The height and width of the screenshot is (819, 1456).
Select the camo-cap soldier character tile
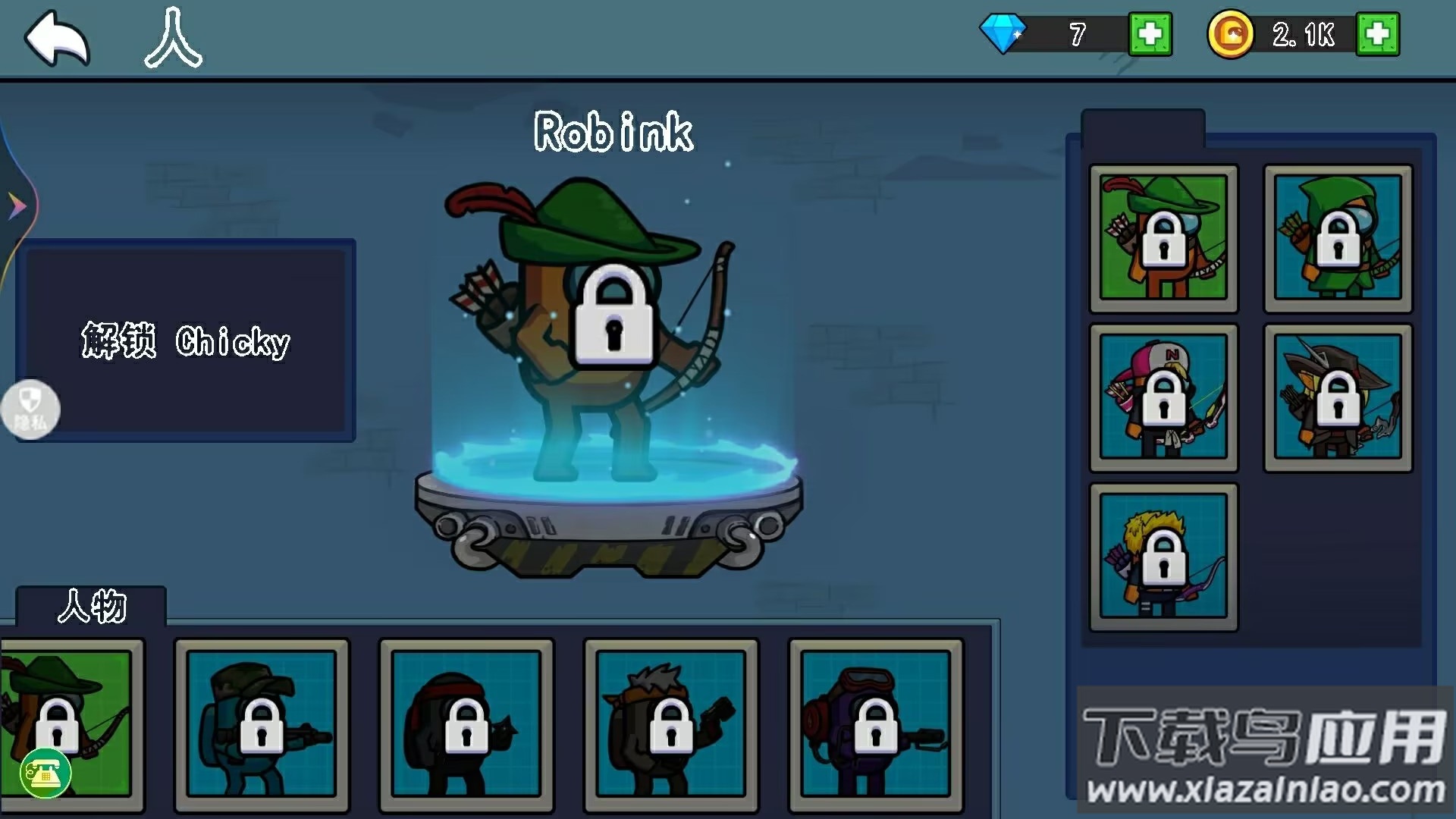[x=262, y=724]
